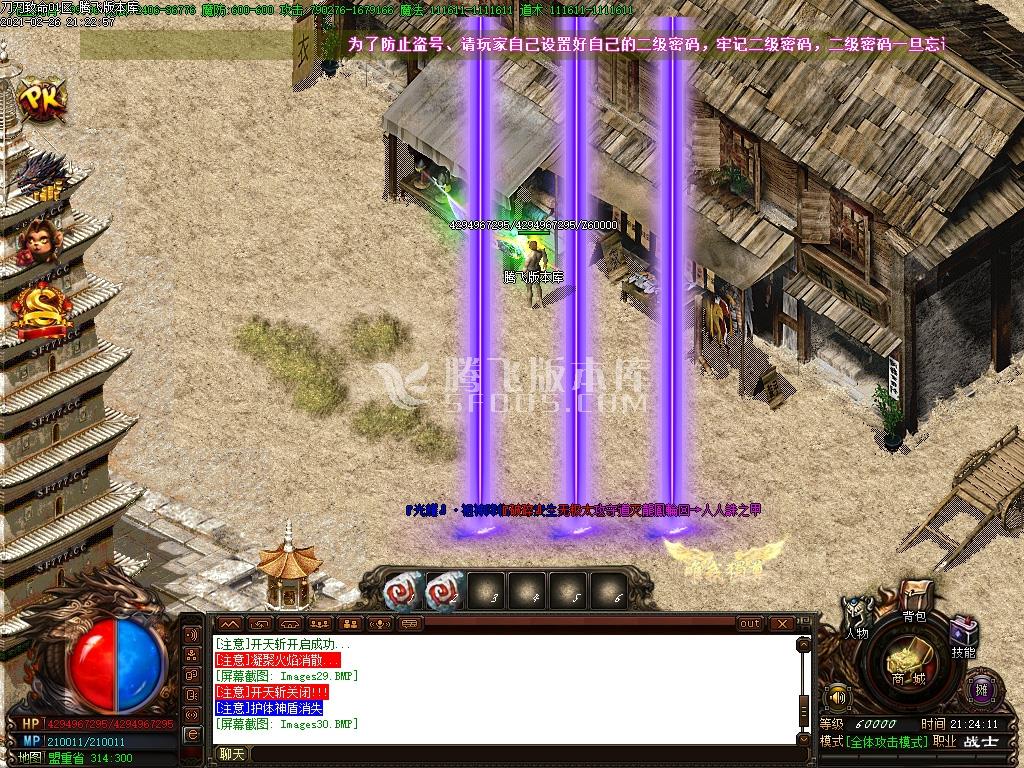Show the 技能 skills book
This screenshot has height=768, width=1024.
click(964, 637)
